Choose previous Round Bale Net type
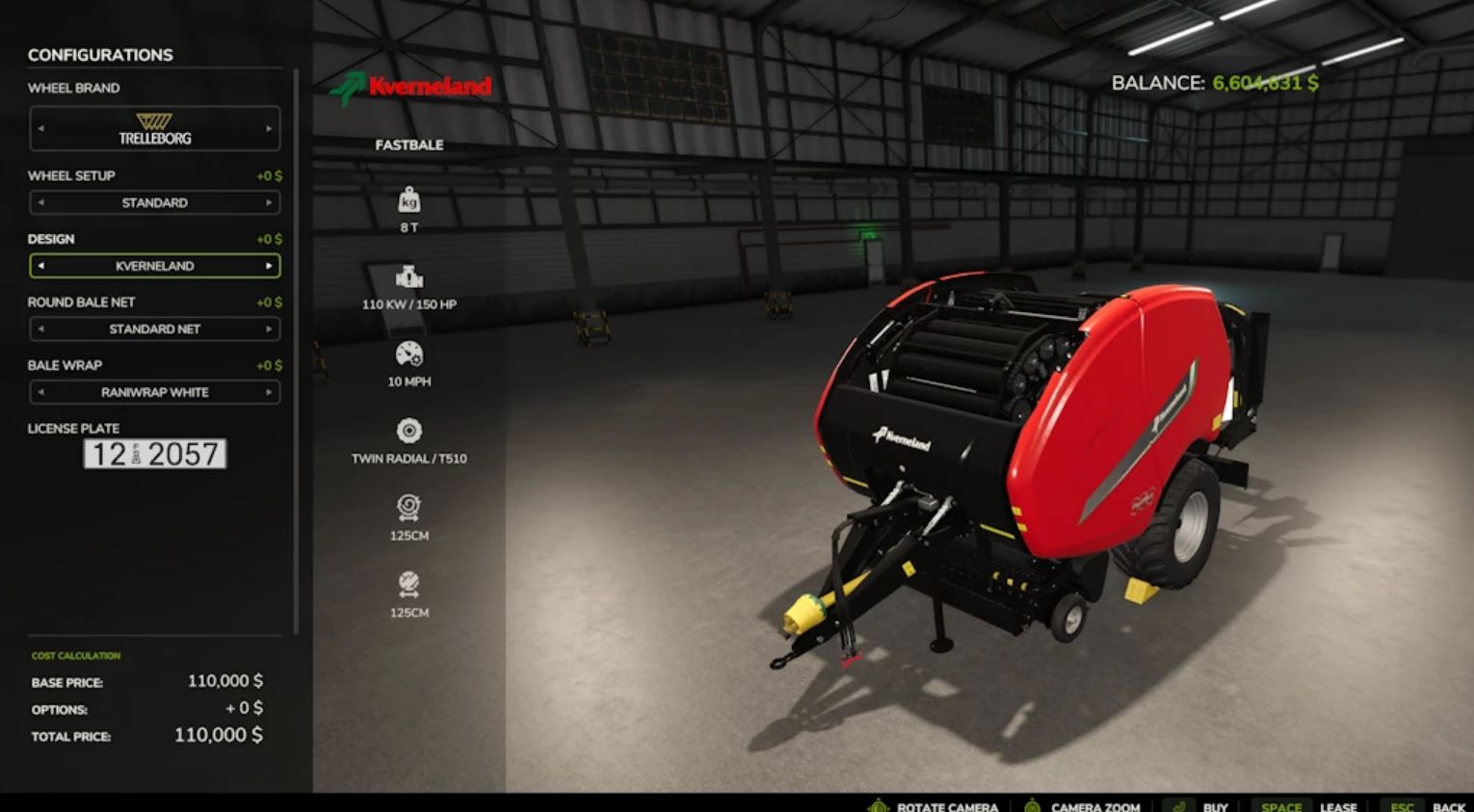 [x=40, y=329]
